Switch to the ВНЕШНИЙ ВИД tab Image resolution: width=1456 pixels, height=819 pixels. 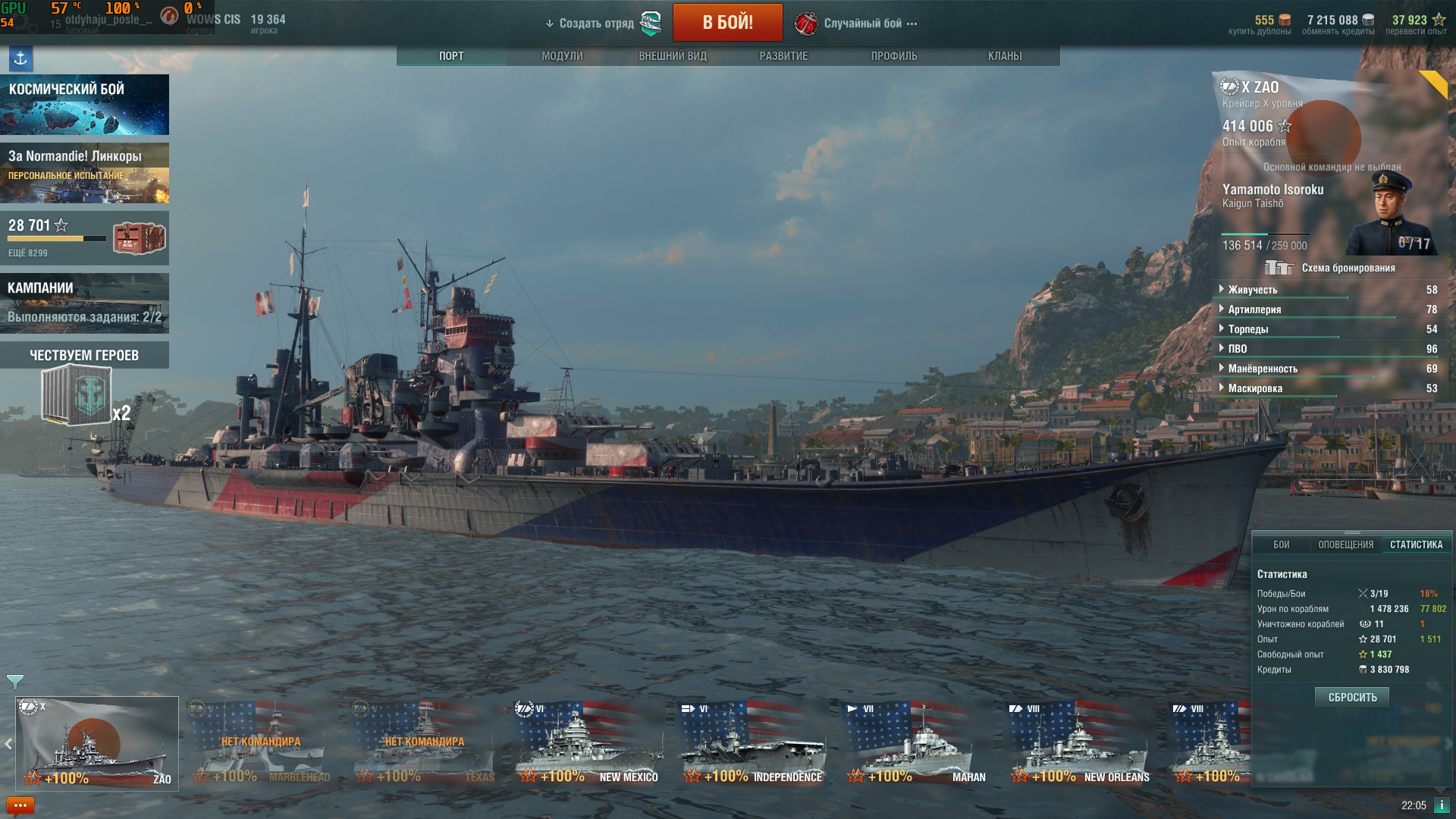pos(673,56)
